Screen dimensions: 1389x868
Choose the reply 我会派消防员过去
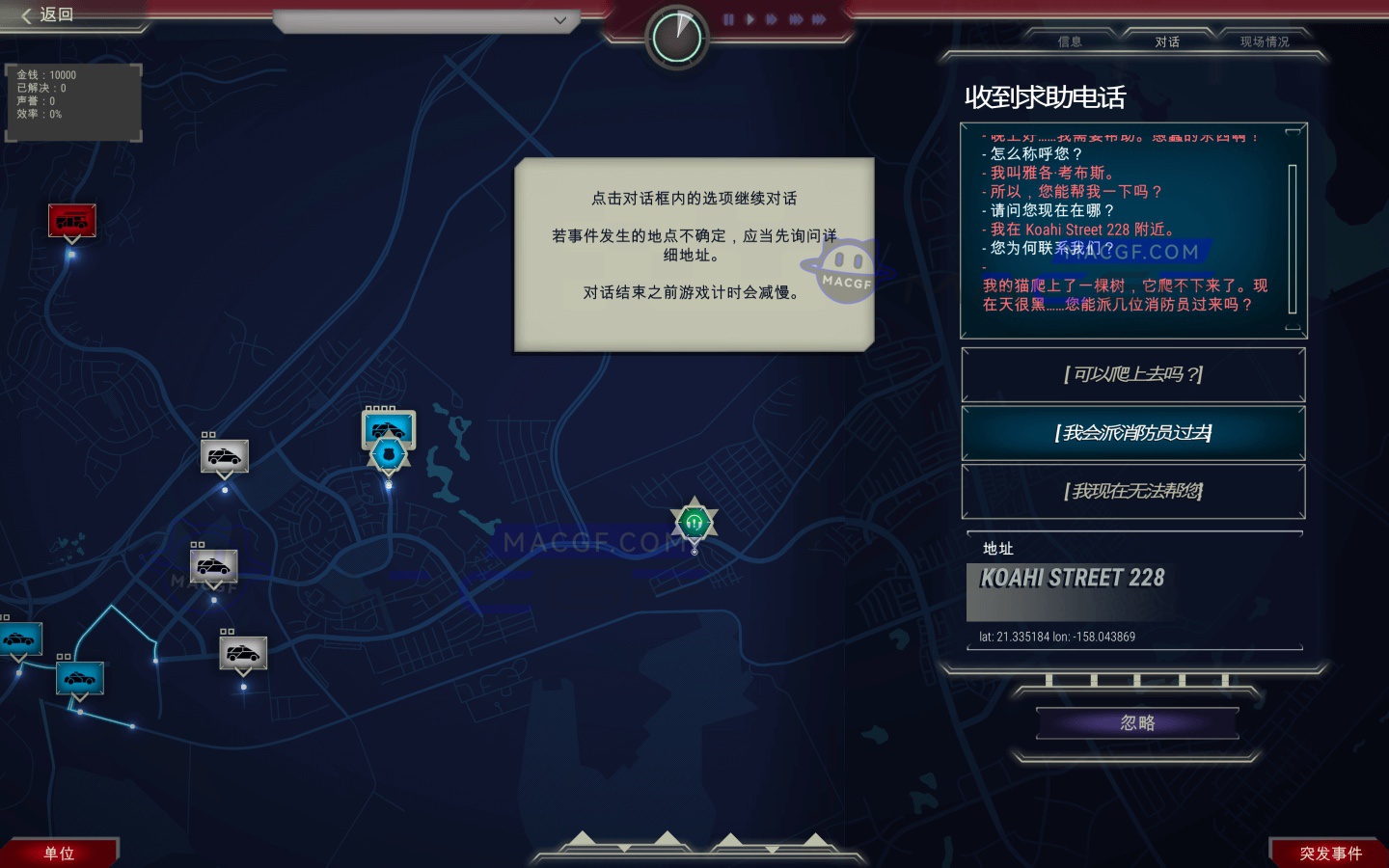[1133, 434]
